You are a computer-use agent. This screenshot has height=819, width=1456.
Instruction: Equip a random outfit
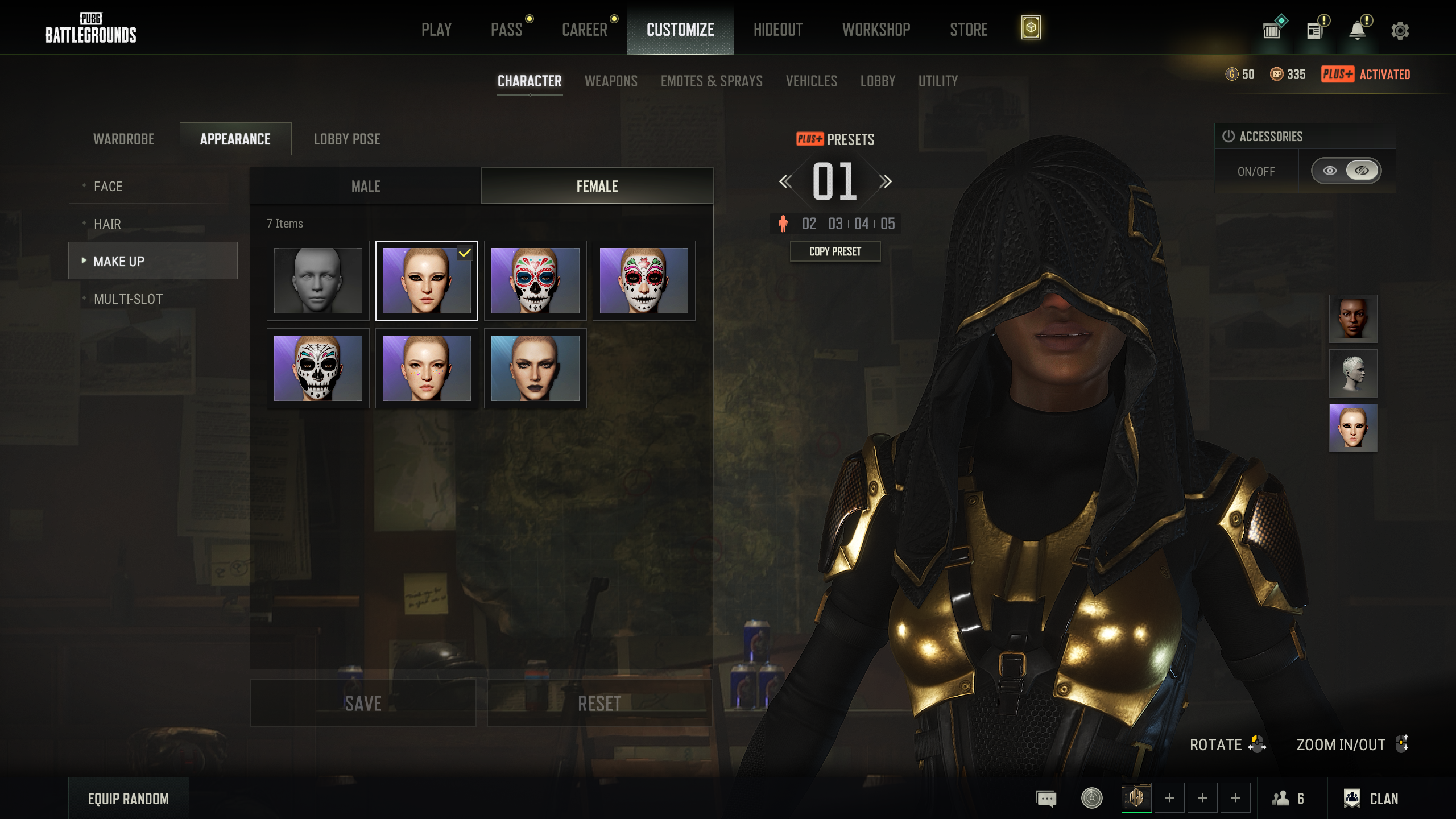129,799
